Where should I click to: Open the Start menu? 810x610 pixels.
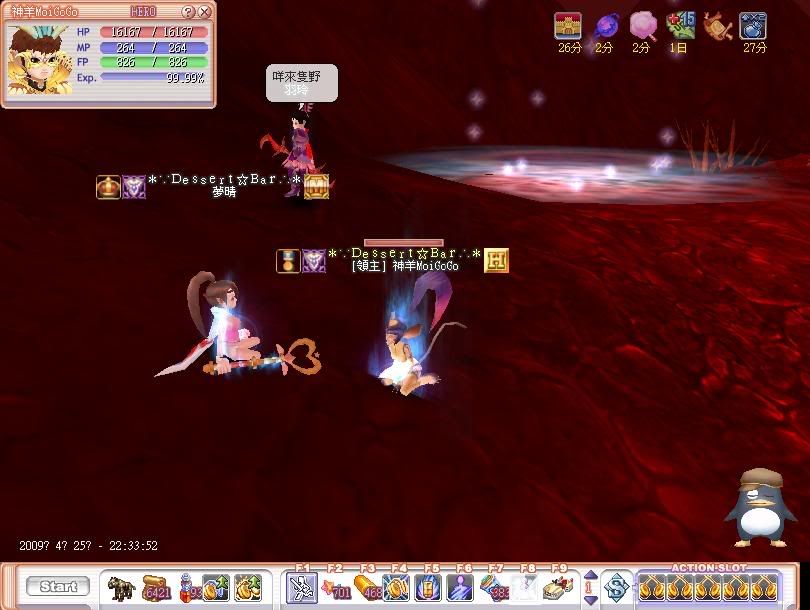coord(58,587)
